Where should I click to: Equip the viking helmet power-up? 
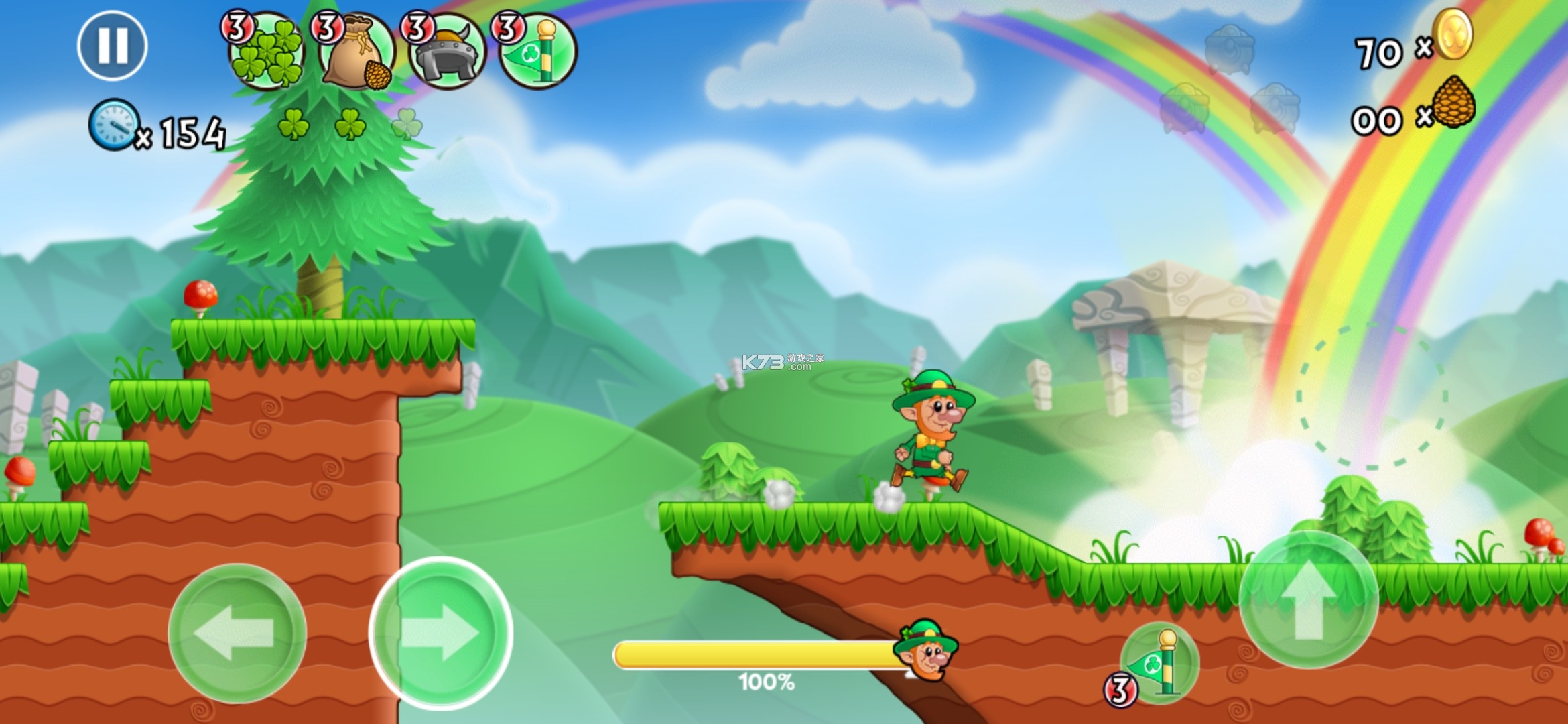447,52
